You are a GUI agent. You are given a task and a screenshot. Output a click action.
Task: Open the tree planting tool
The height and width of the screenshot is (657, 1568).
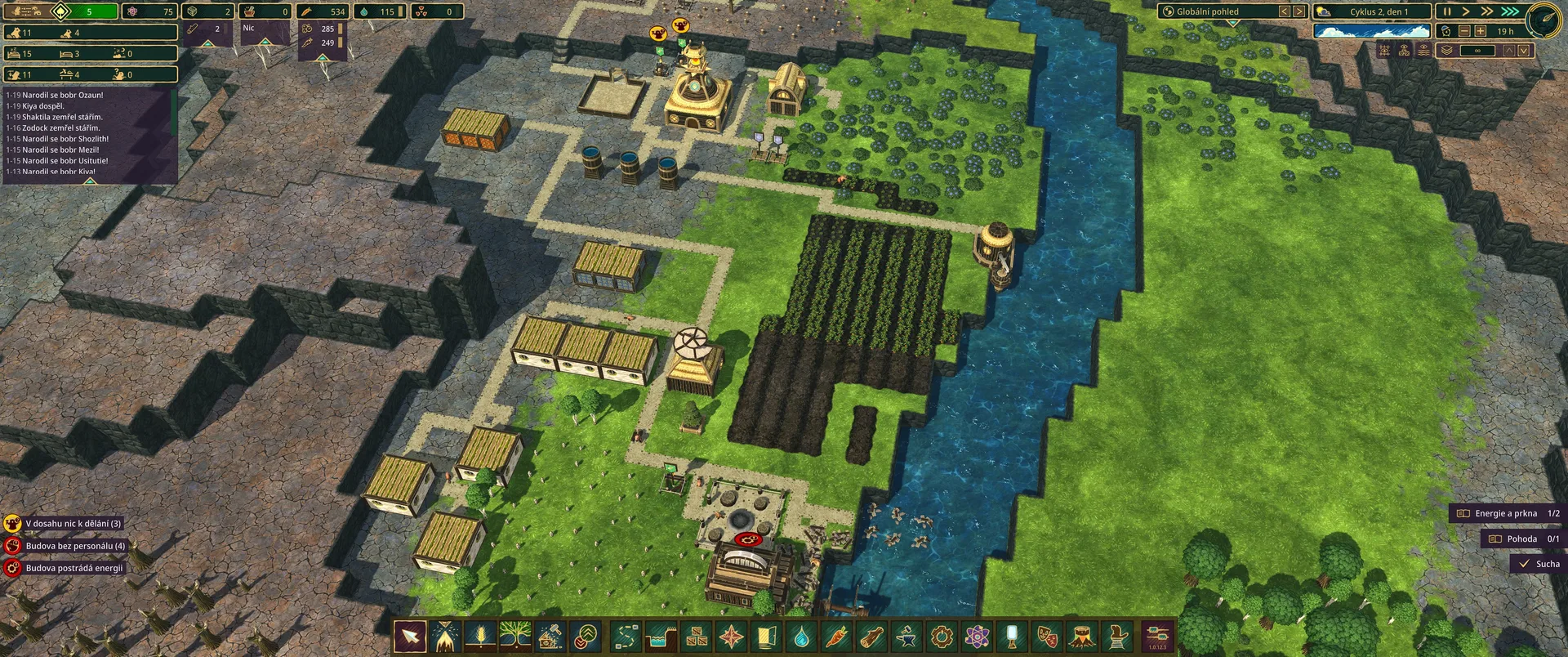tap(516, 636)
